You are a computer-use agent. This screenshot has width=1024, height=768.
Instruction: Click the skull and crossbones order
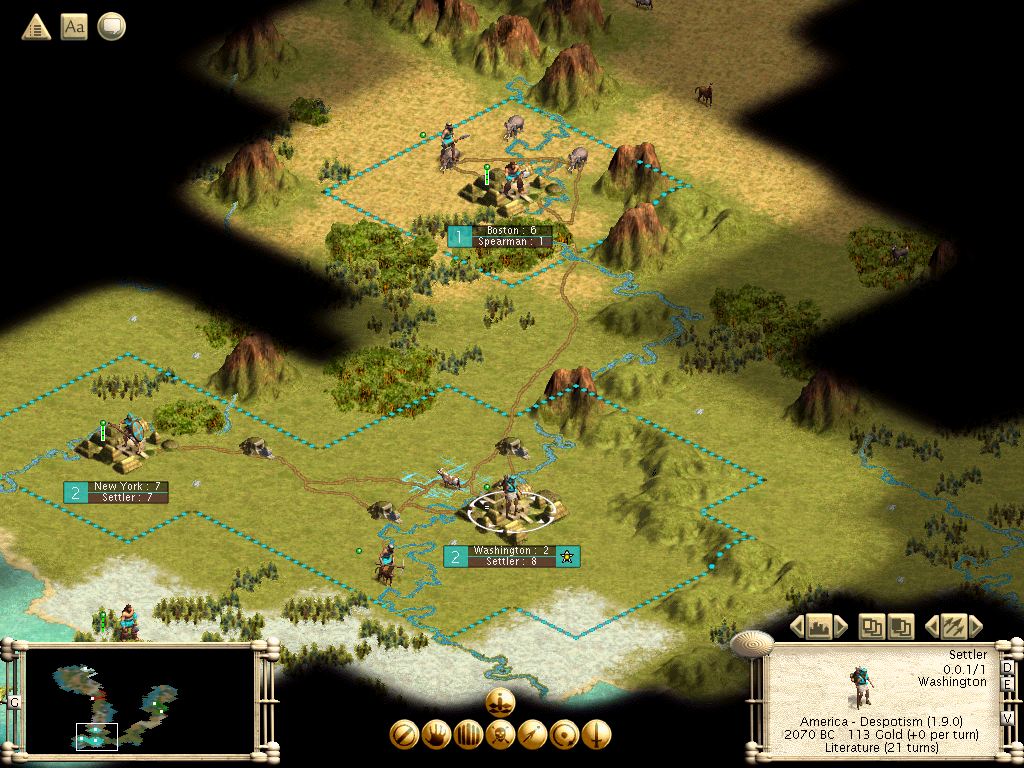500,735
